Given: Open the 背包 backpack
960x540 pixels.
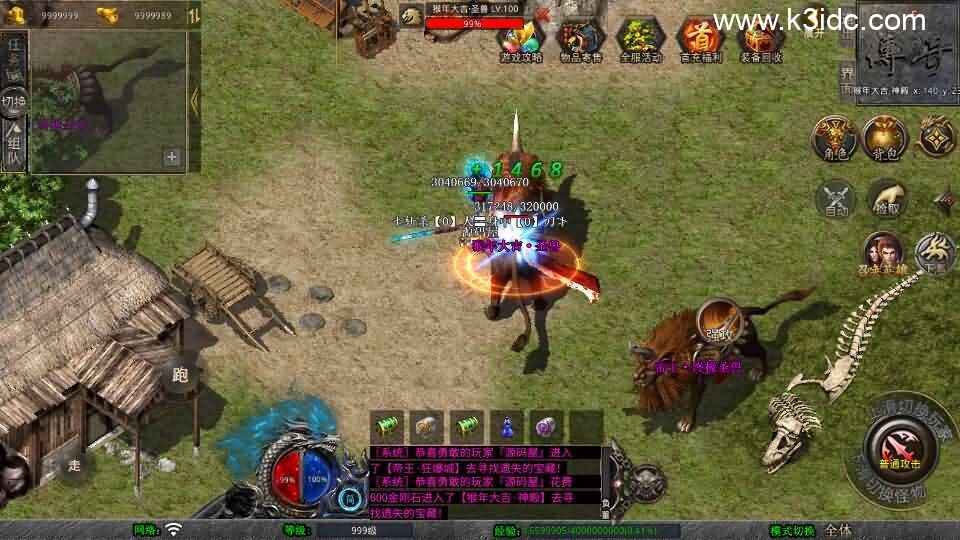Looking at the screenshot, I should (884, 138).
